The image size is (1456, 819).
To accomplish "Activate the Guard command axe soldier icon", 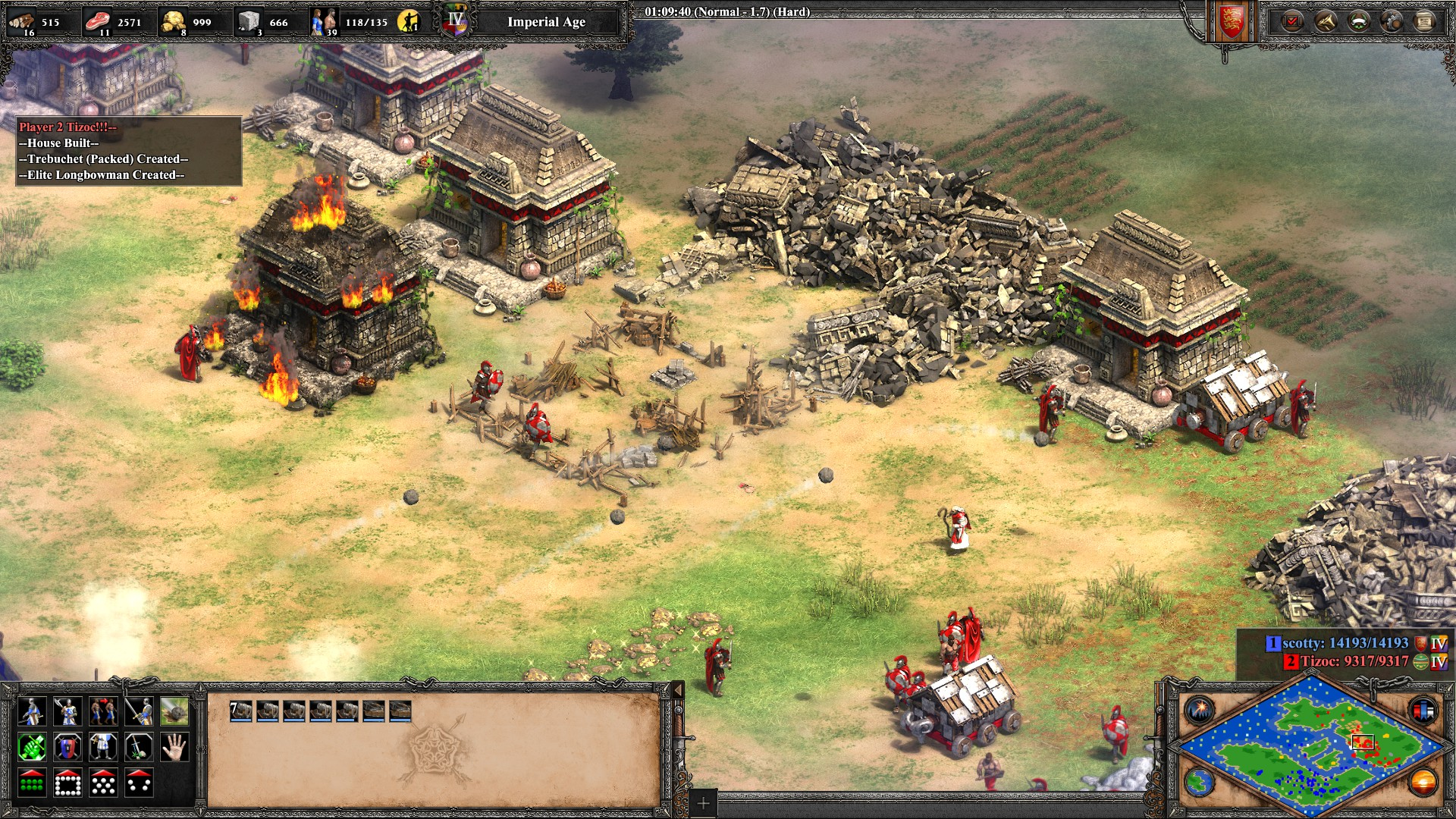I will [67, 712].
